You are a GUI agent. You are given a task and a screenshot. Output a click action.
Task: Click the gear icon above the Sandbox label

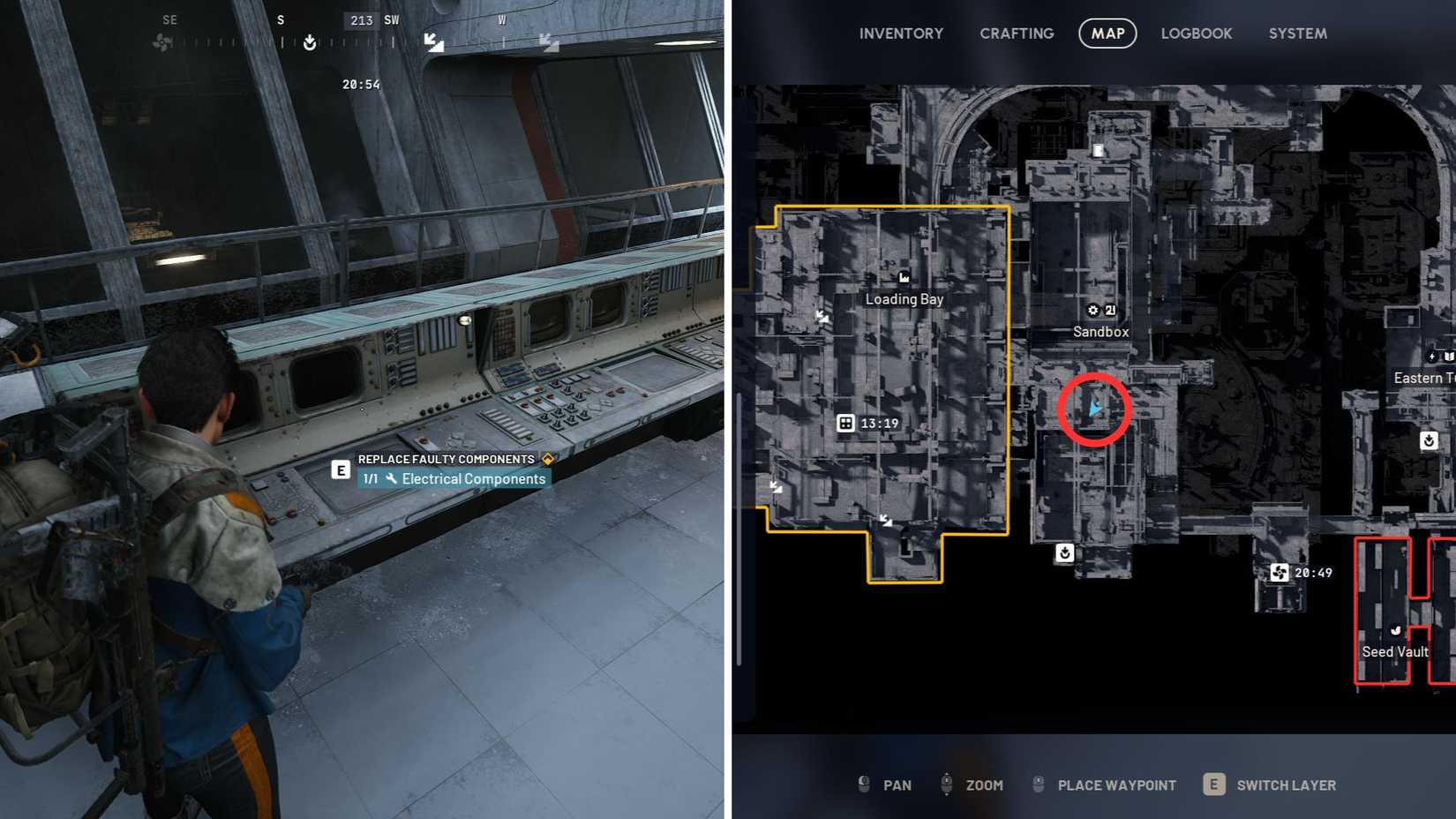click(x=1092, y=311)
